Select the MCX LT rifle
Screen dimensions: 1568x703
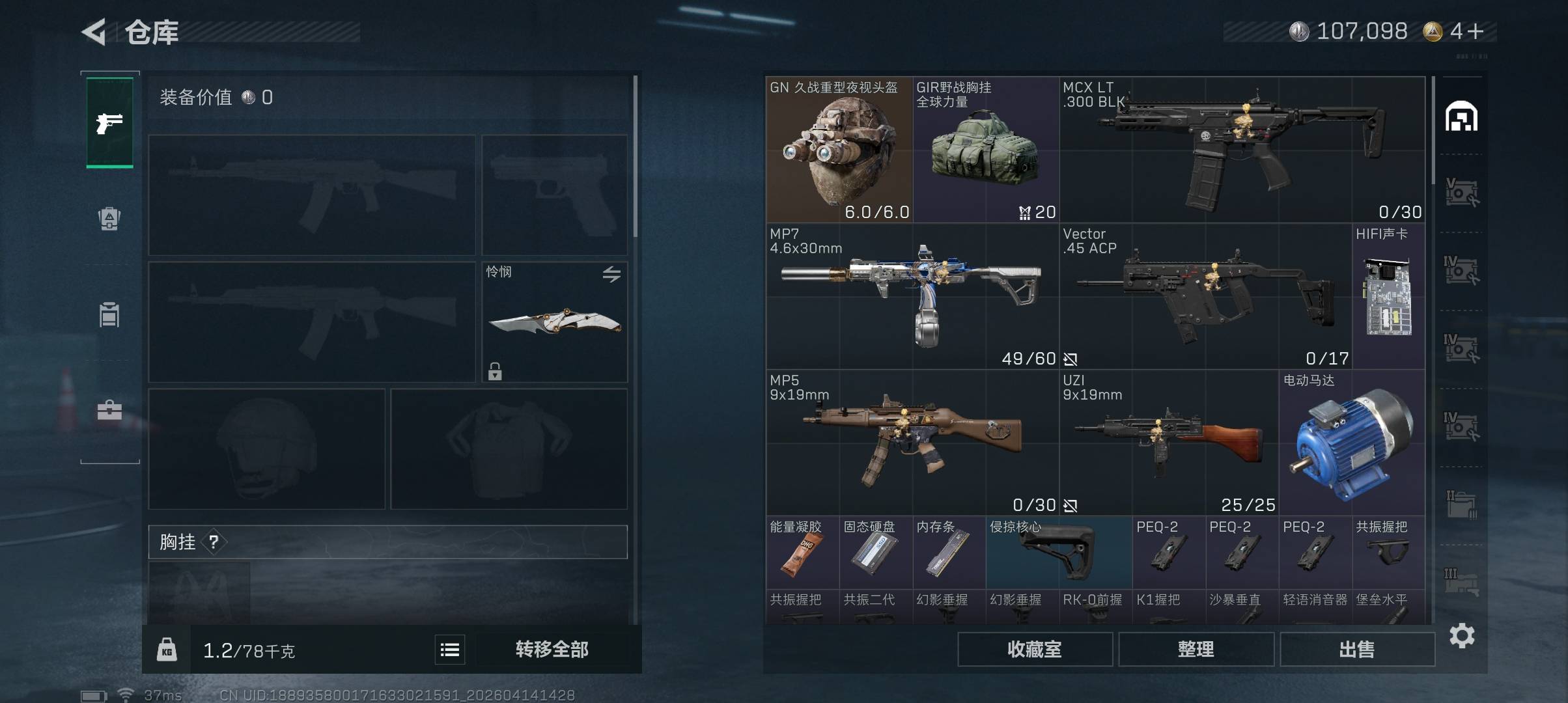[x=1242, y=150]
